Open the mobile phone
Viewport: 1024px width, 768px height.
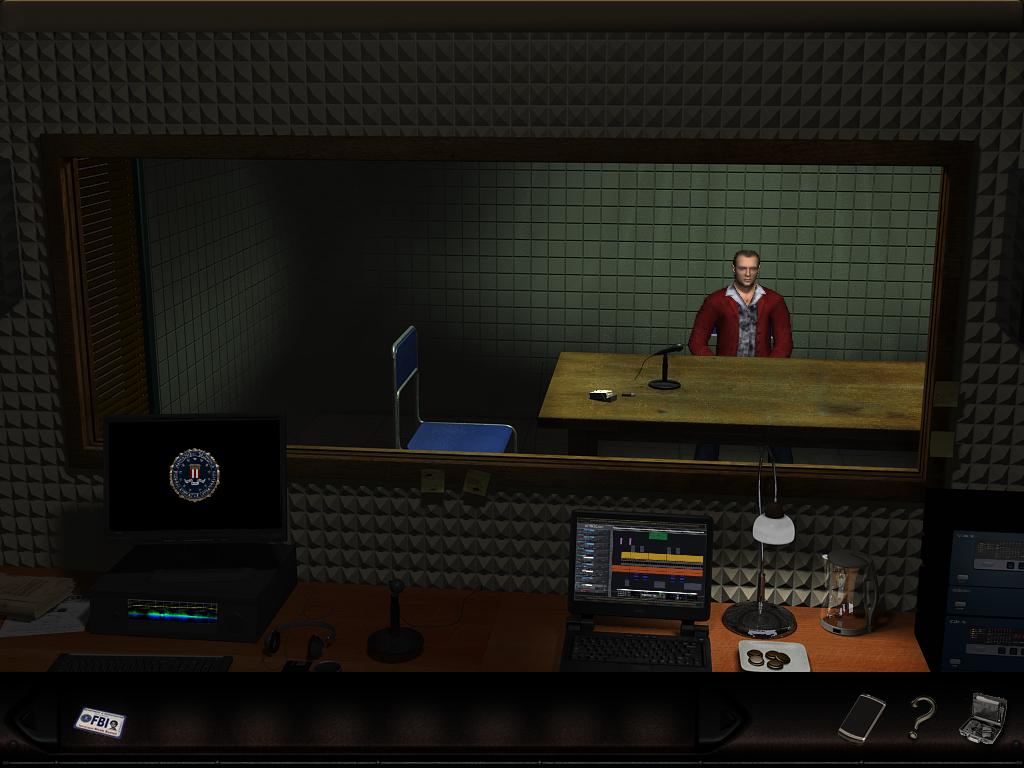click(861, 717)
